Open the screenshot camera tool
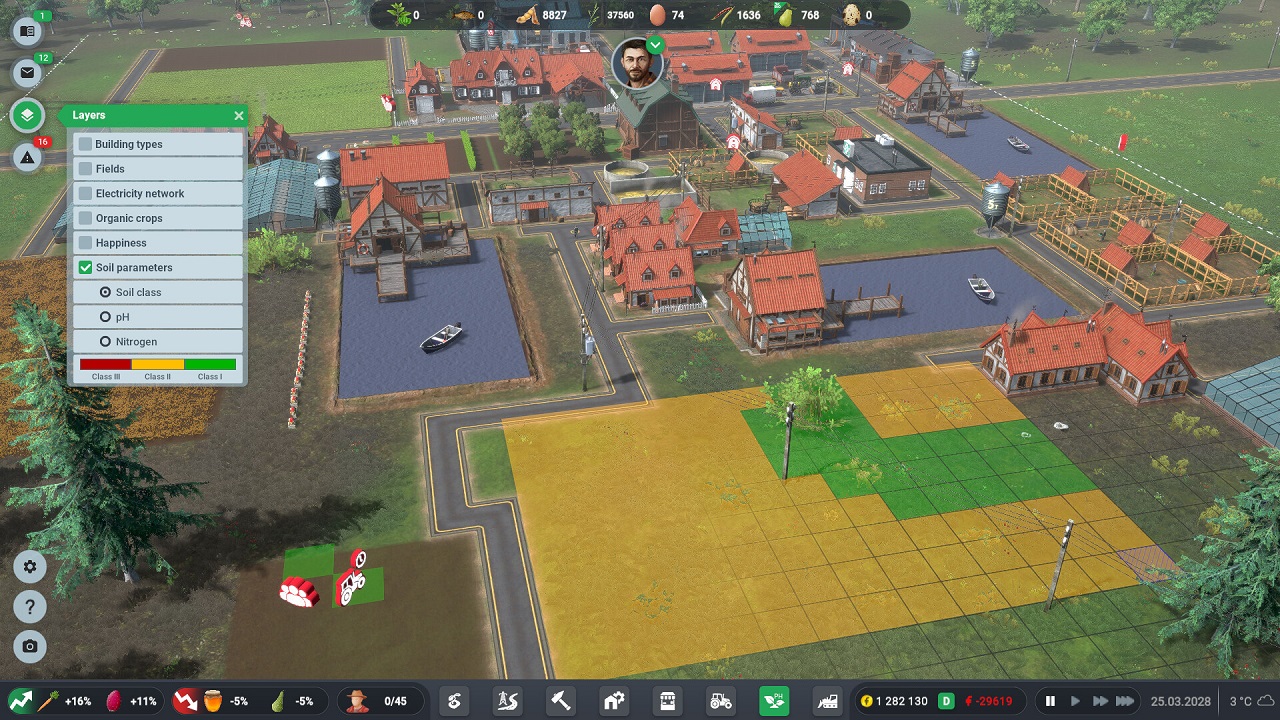The height and width of the screenshot is (720, 1280). coord(29,647)
